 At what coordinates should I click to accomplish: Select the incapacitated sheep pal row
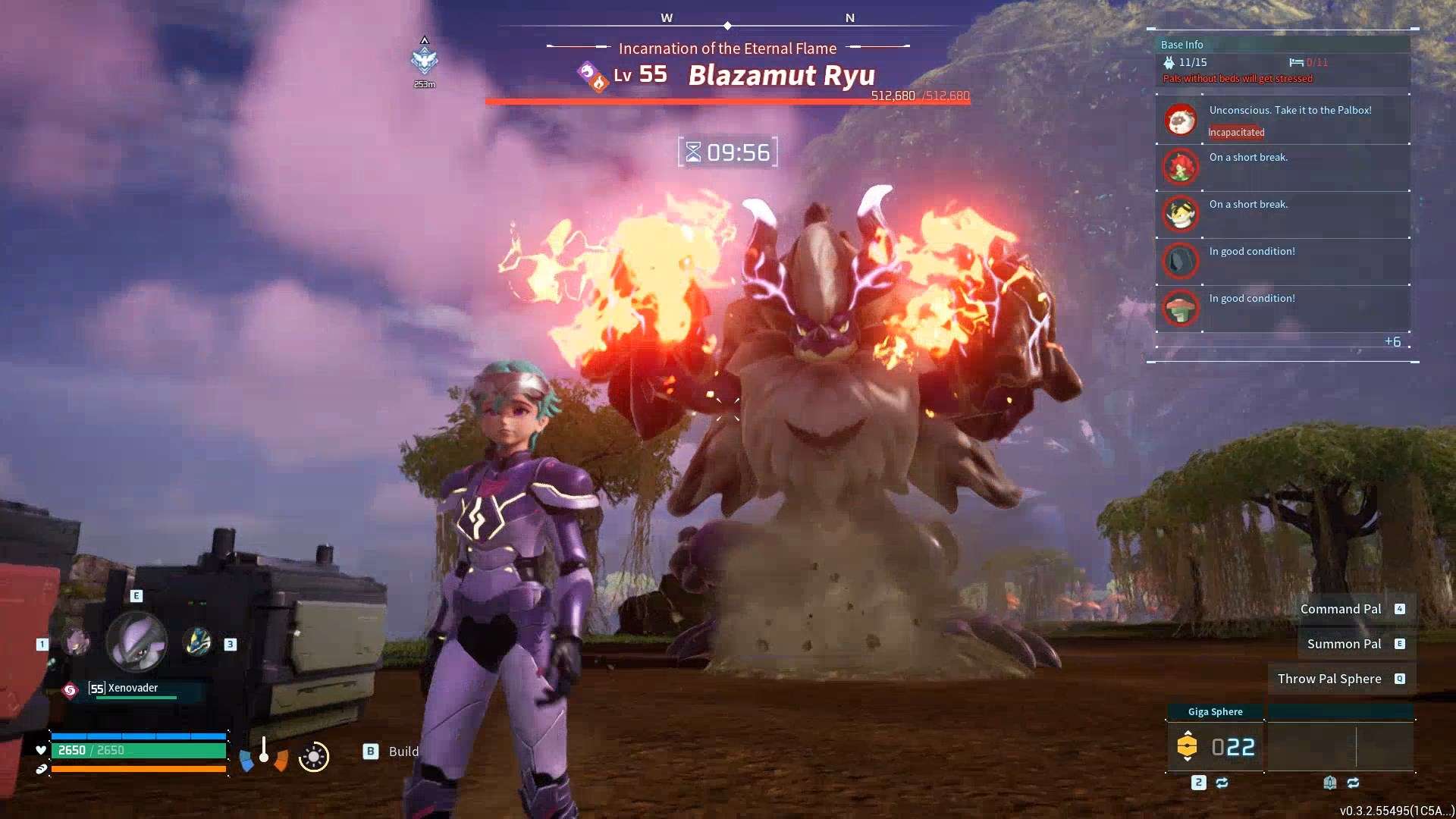(1282, 120)
